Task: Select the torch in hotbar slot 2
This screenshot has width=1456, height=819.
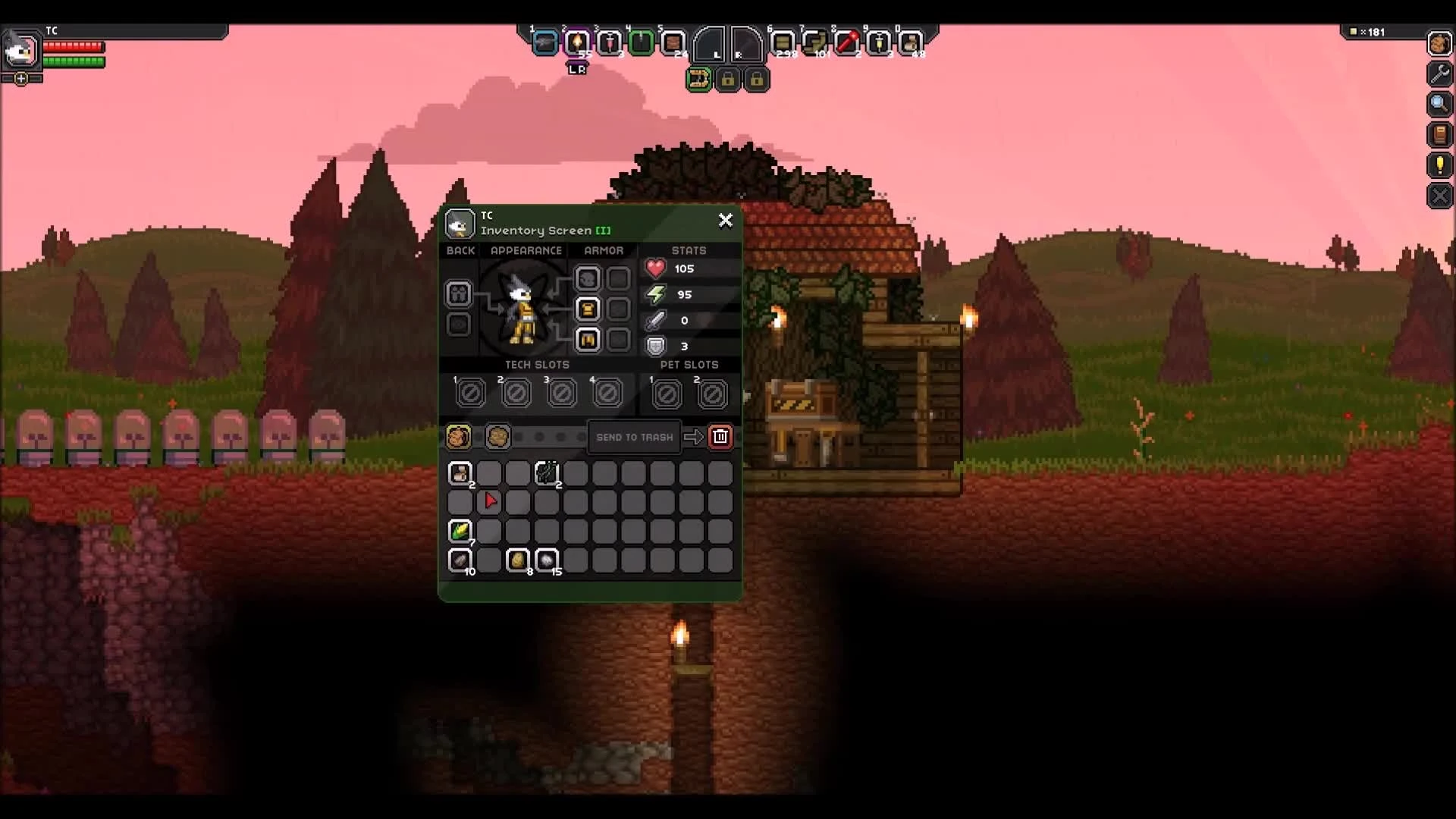Action: (x=579, y=43)
